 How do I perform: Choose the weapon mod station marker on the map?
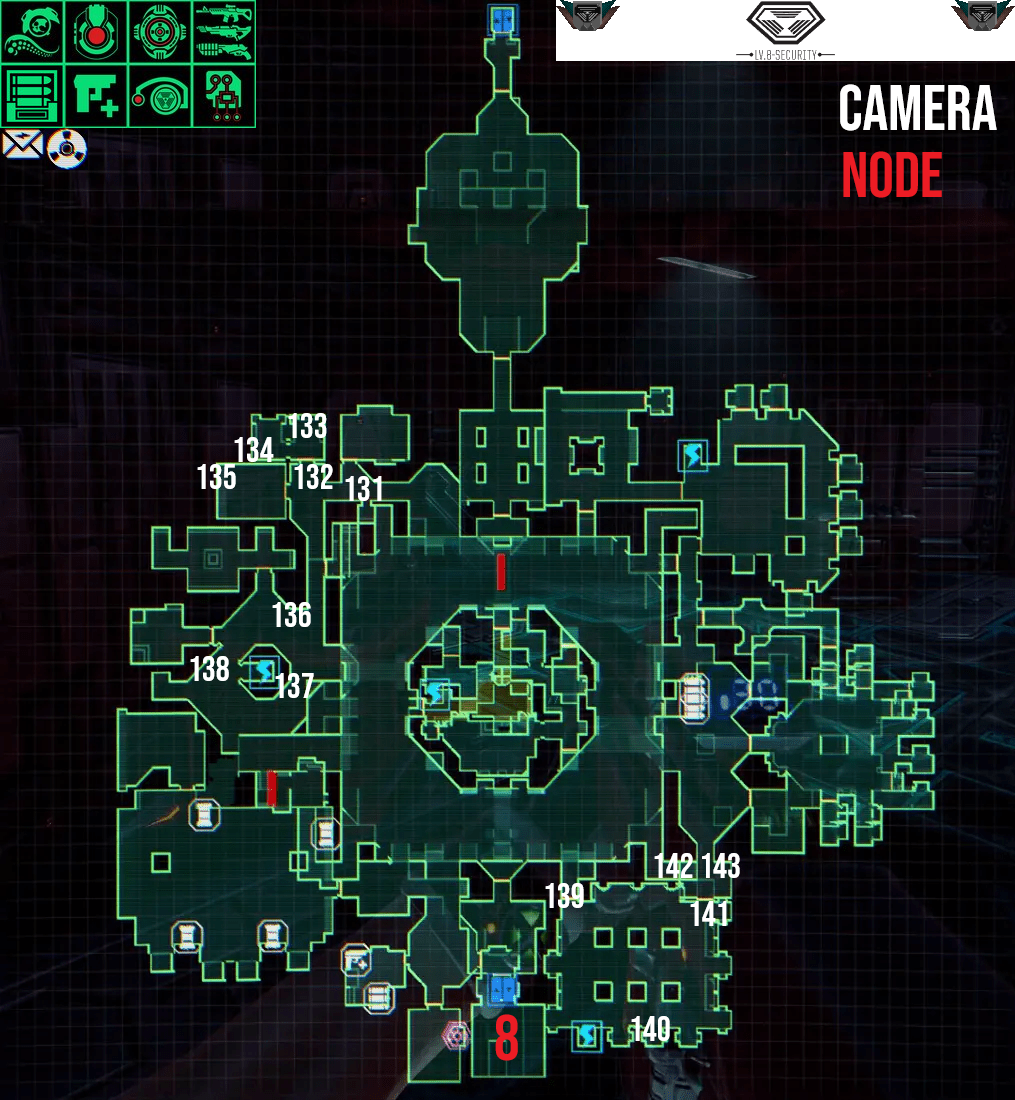click(x=356, y=961)
